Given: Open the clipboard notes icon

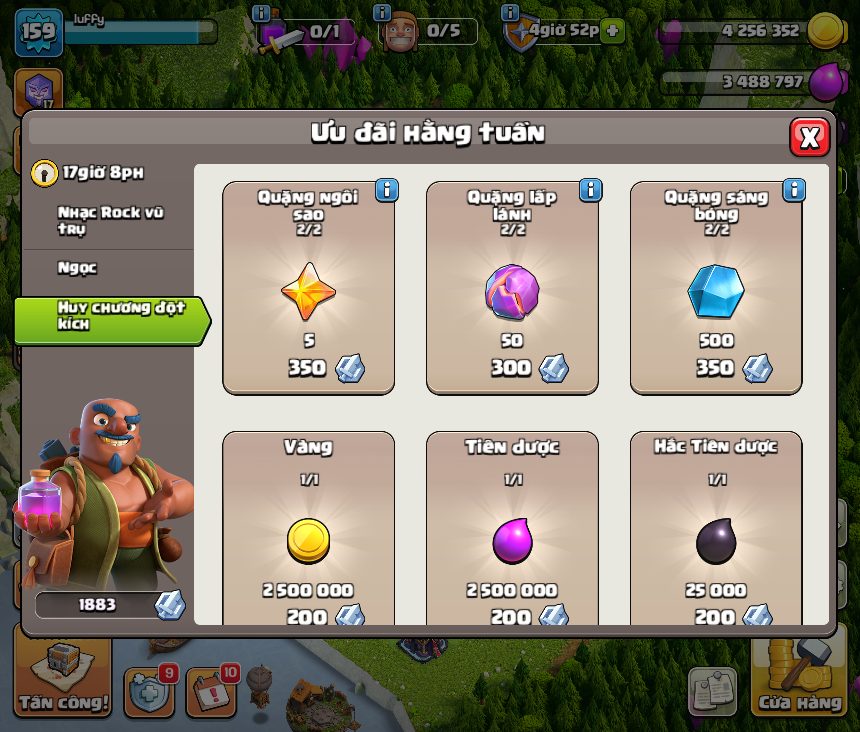Looking at the screenshot, I should coord(712,691).
